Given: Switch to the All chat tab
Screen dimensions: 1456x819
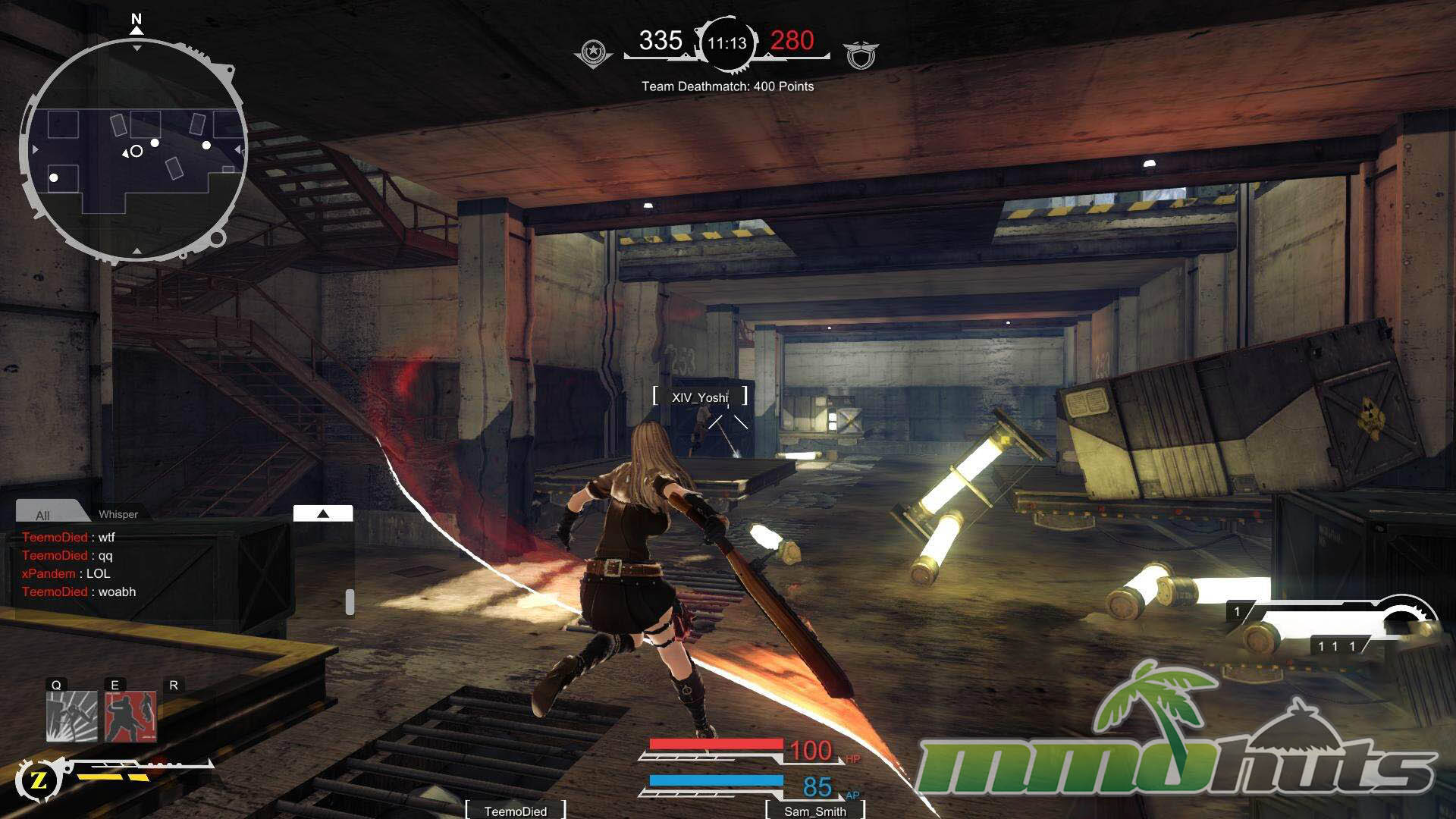Looking at the screenshot, I should tap(43, 515).
